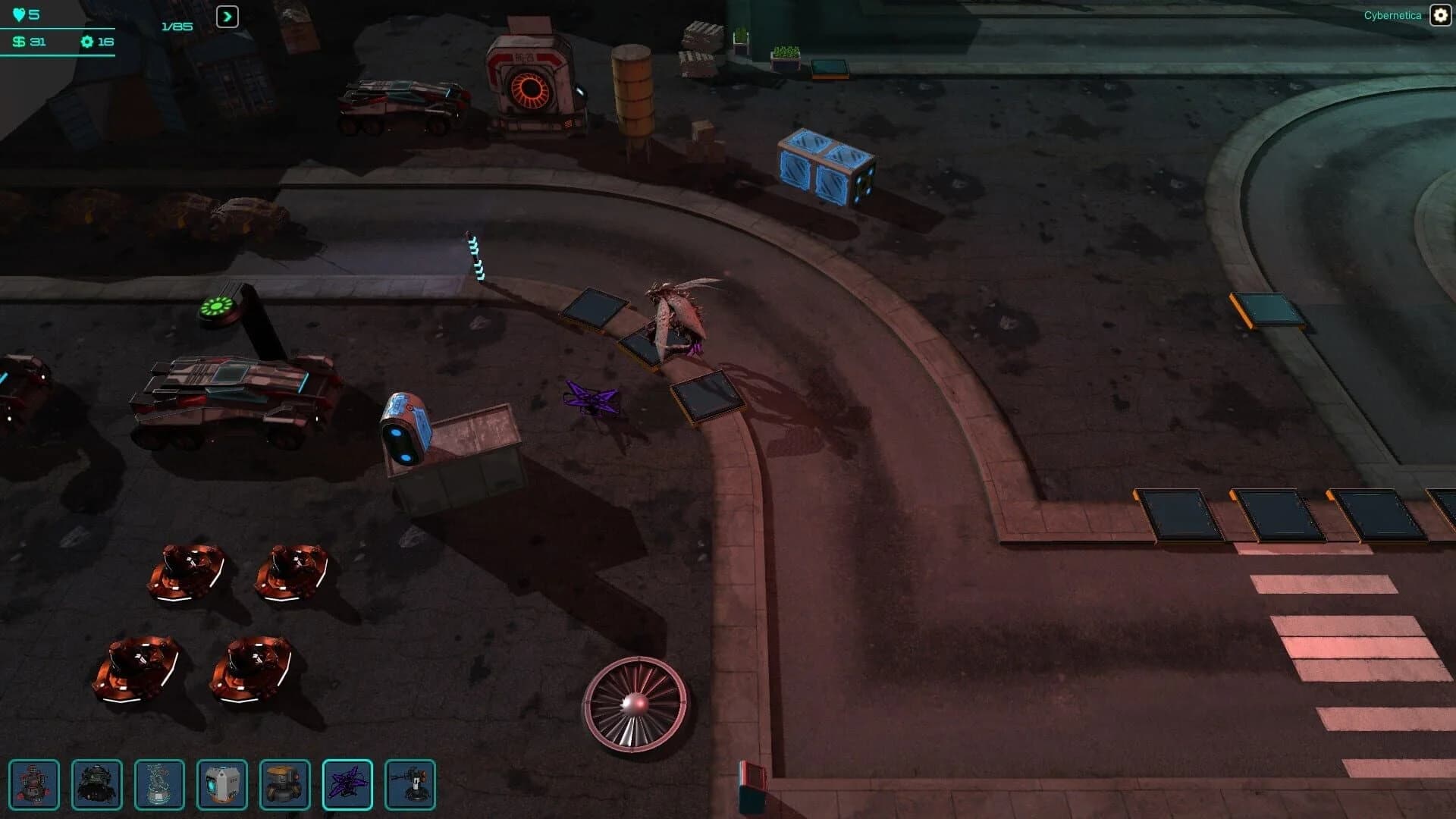Select the purple spike trap icon

coord(349,786)
